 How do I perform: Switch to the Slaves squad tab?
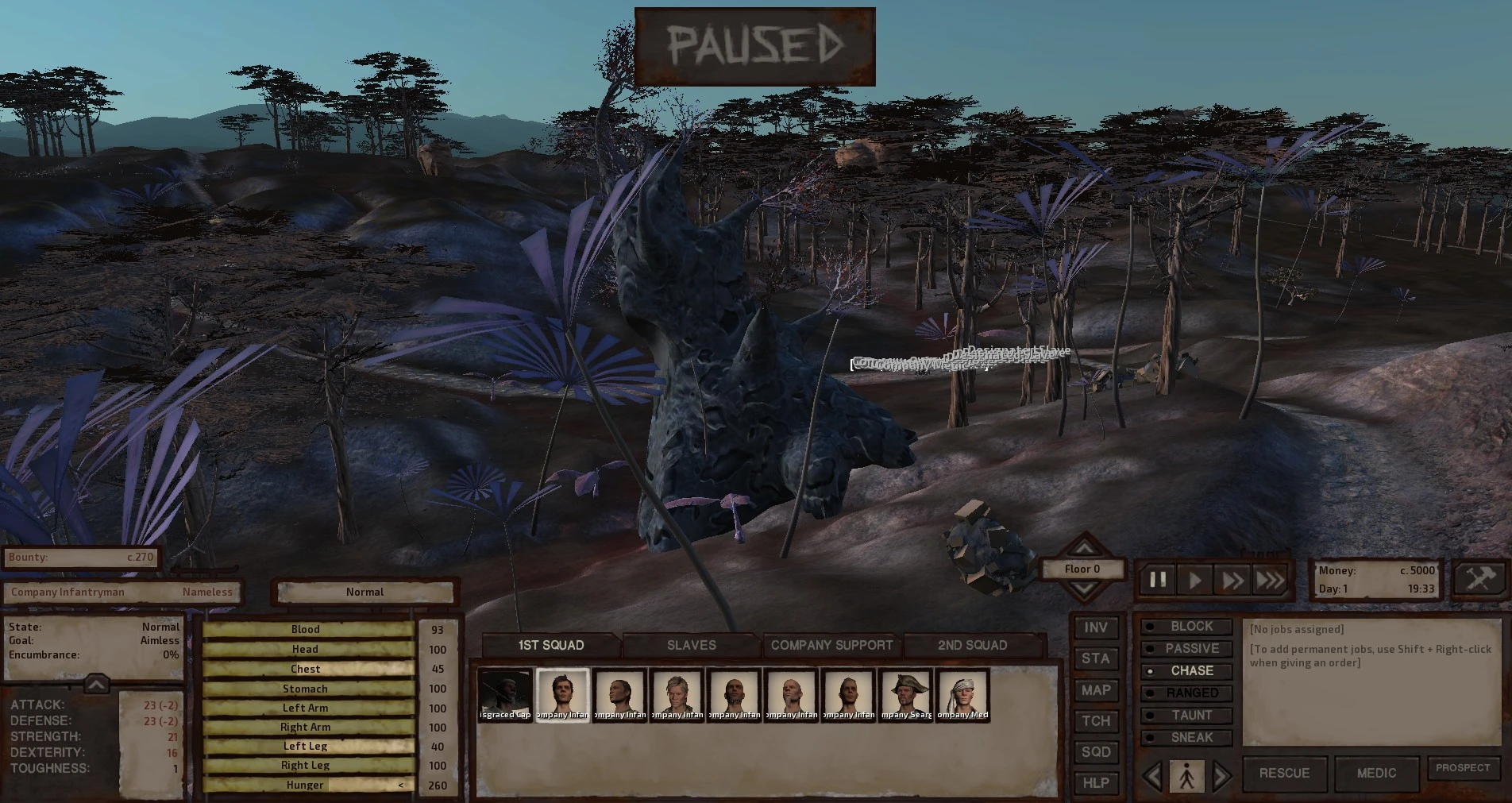(x=691, y=645)
